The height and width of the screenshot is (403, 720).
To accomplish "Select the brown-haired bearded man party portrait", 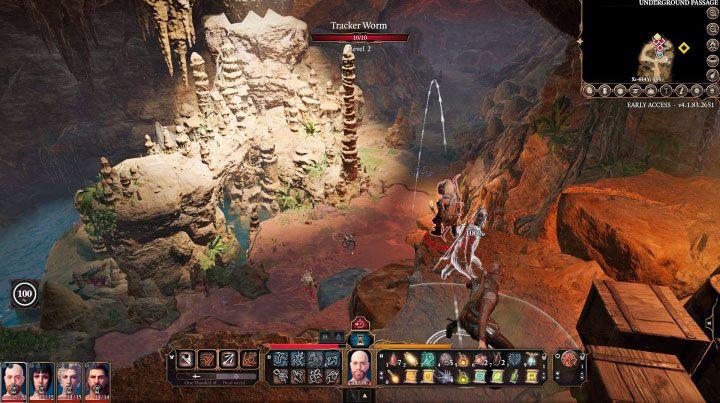I will click(x=97, y=380).
